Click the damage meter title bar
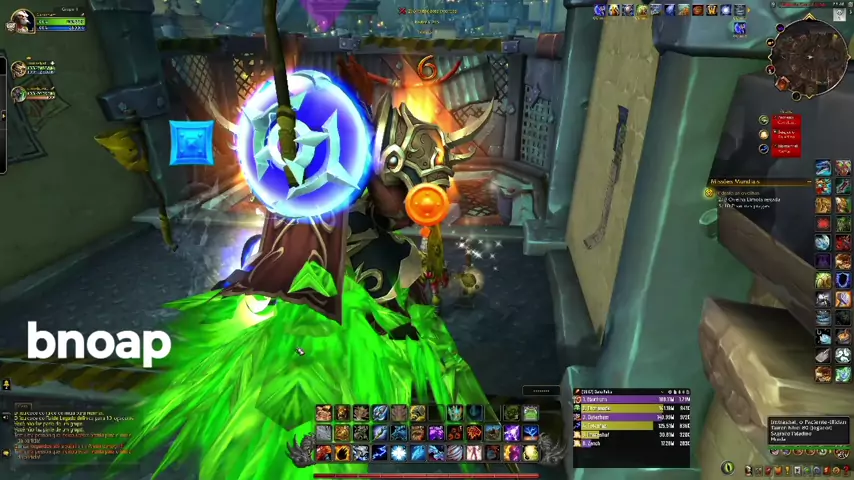This screenshot has width=854, height=480. pos(630,391)
